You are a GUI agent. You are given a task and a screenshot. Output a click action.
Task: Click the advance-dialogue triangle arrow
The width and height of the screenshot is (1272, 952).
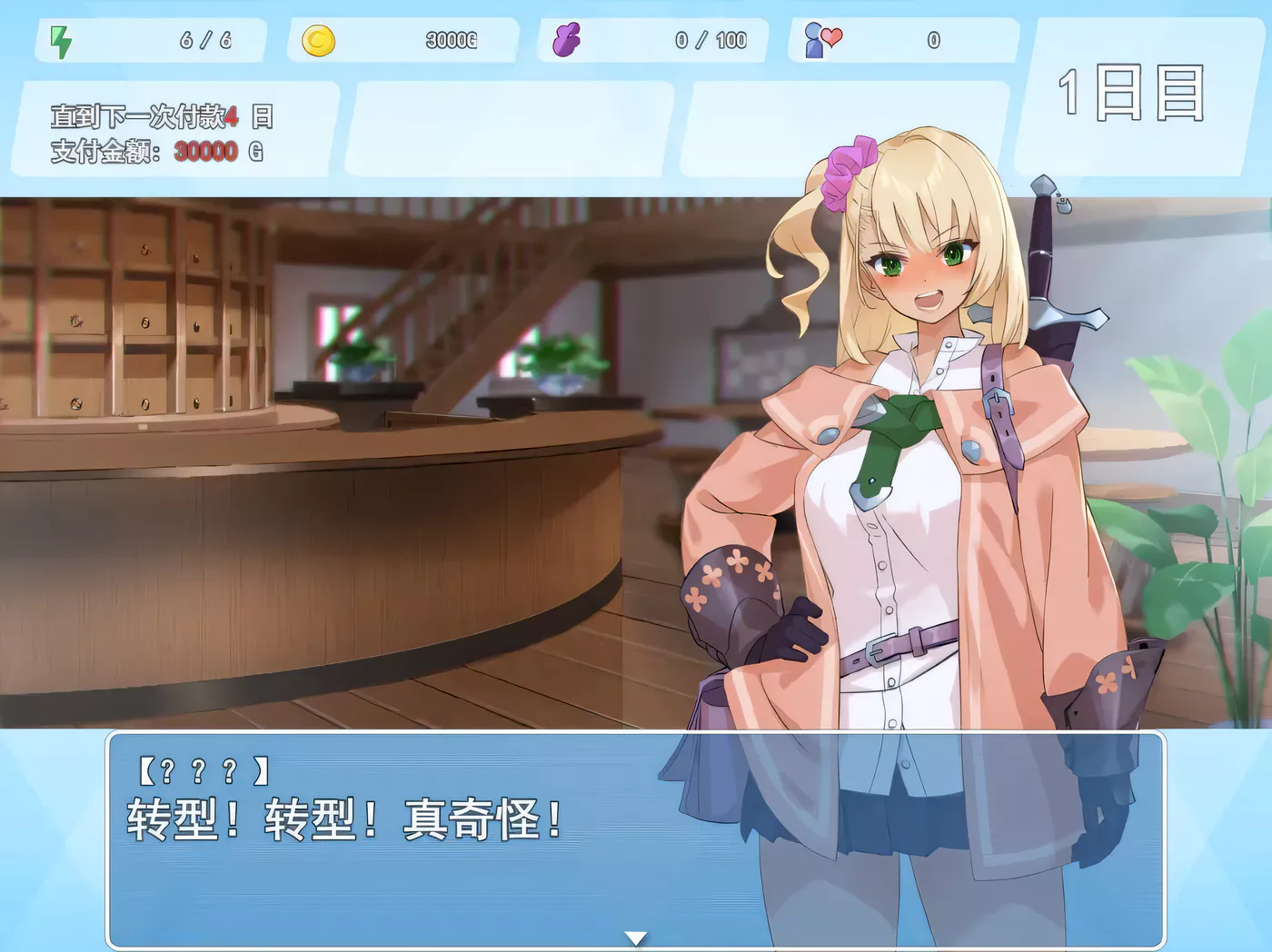tap(636, 936)
